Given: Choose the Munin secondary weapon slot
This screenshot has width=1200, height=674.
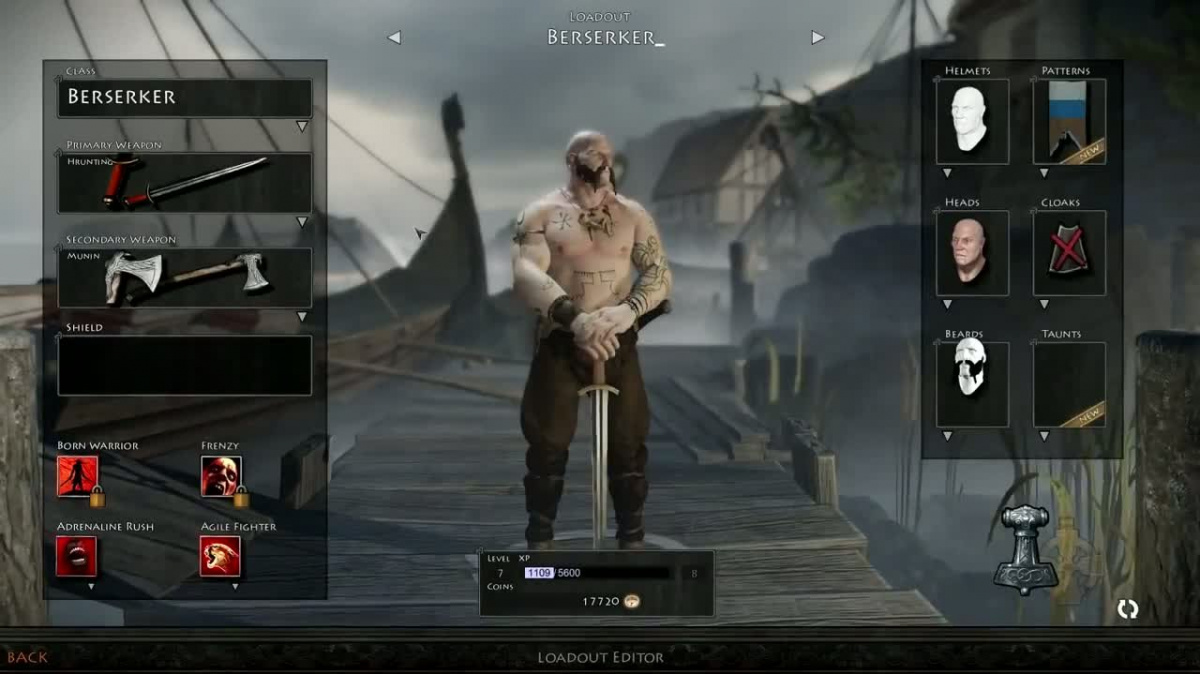Looking at the screenshot, I should point(185,277).
